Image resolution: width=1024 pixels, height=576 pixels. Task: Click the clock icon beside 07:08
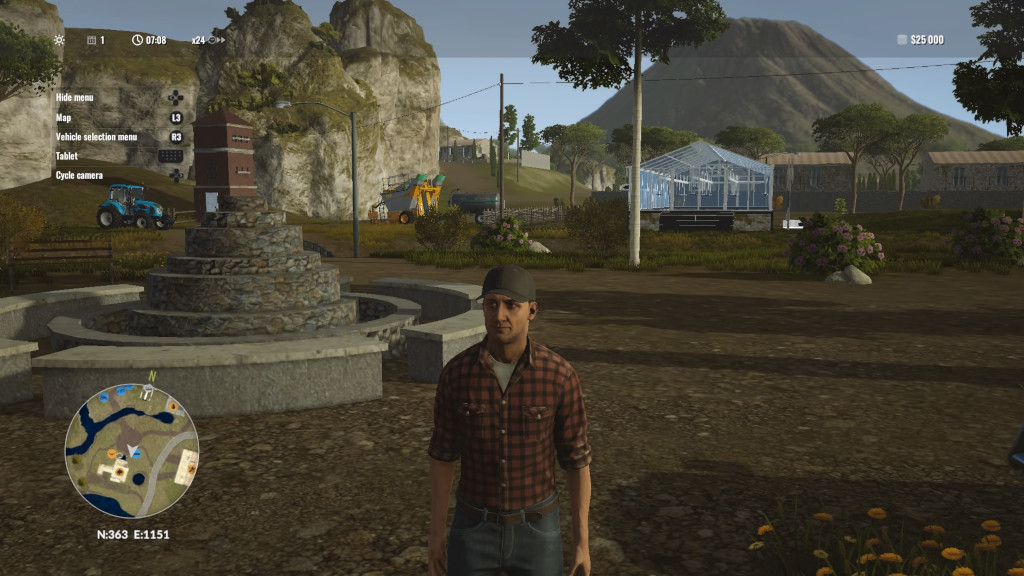point(137,40)
